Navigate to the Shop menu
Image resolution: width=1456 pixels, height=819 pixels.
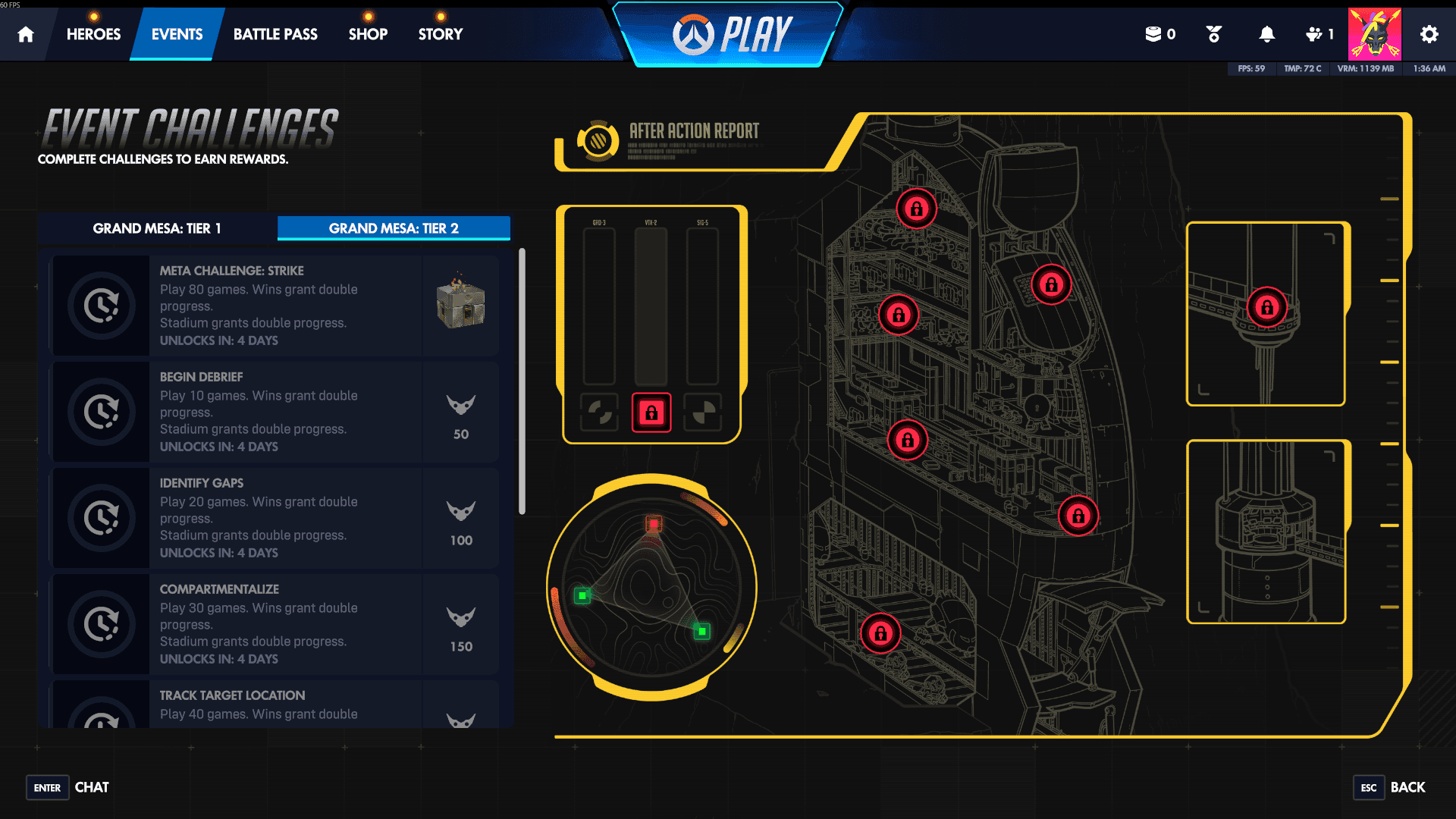point(368,33)
